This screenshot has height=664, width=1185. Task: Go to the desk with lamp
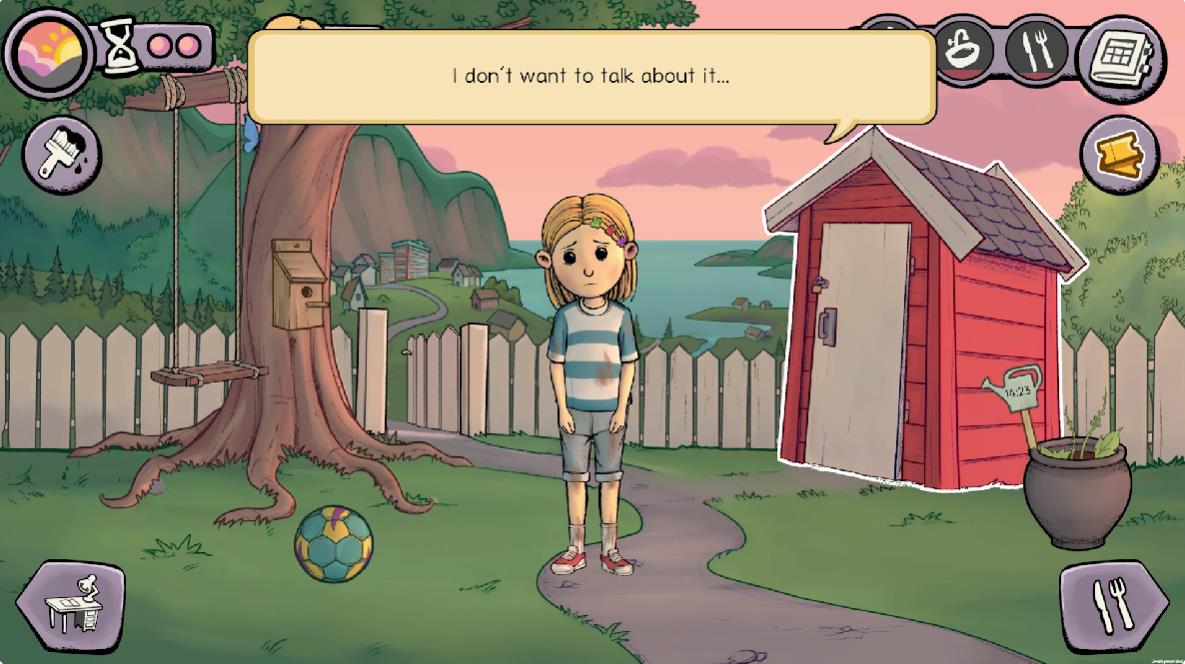[x=72, y=605]
